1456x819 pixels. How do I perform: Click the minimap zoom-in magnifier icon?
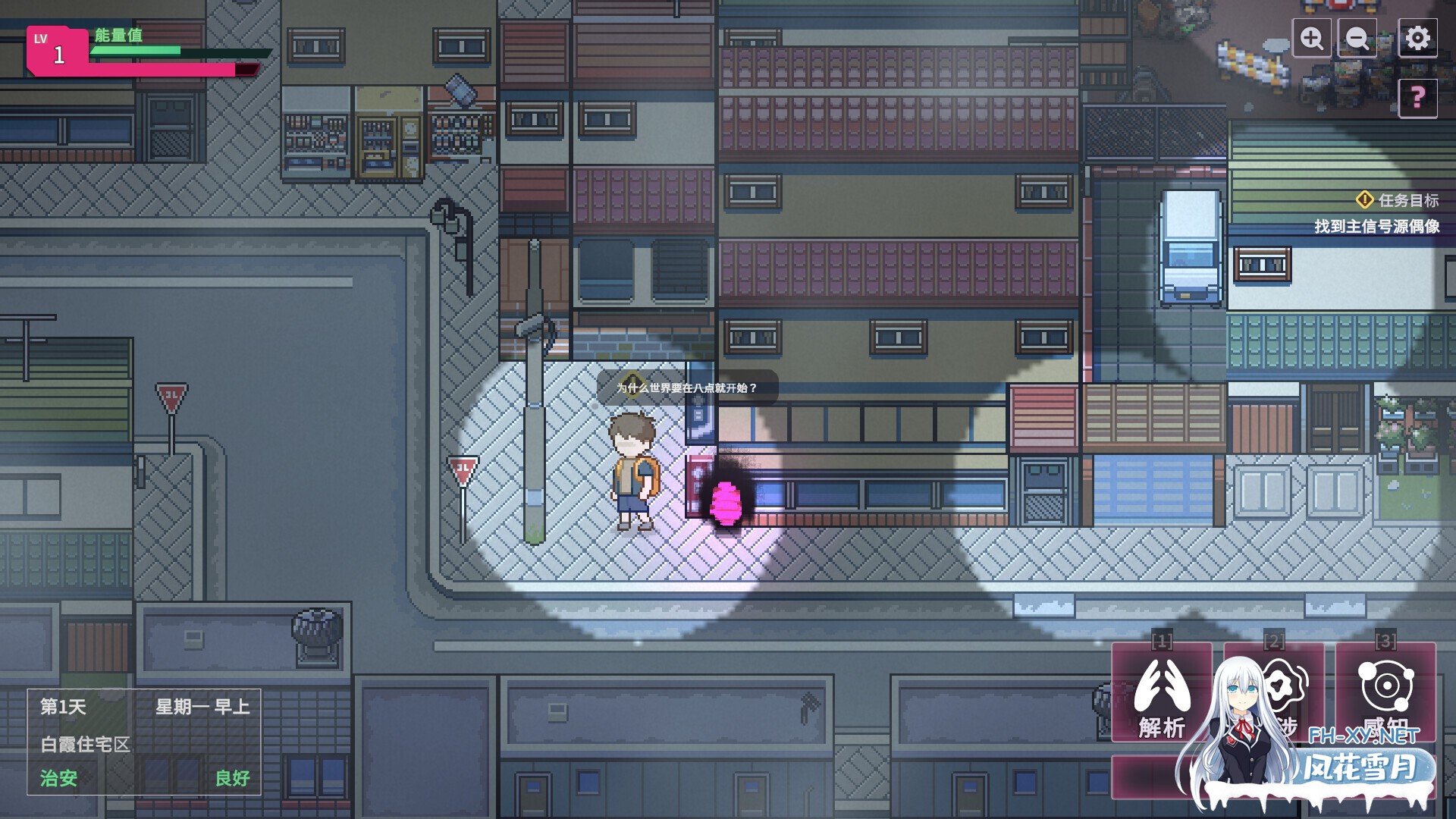coord(1312,36)
